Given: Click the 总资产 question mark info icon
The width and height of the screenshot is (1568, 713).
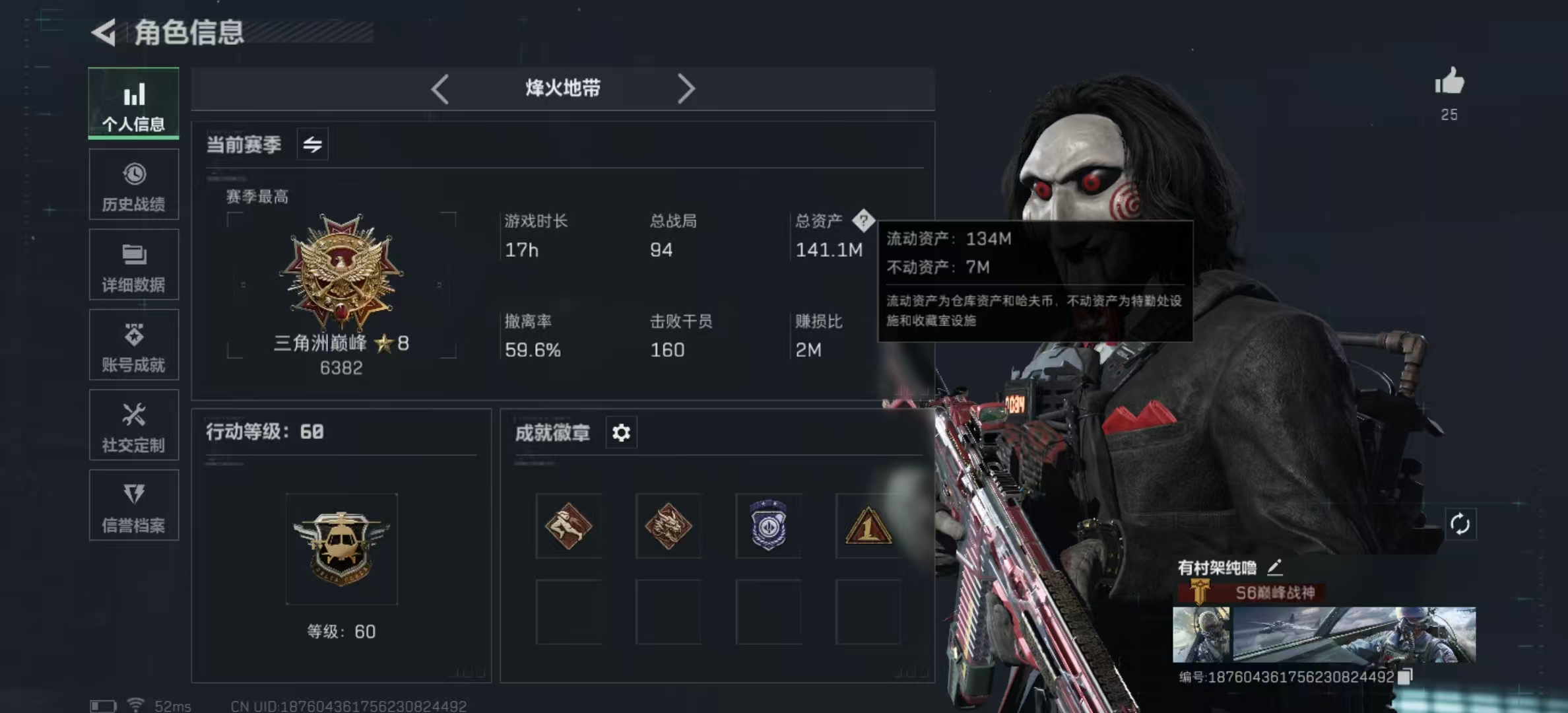Looking at the screenshot, I should click(865, 222).
